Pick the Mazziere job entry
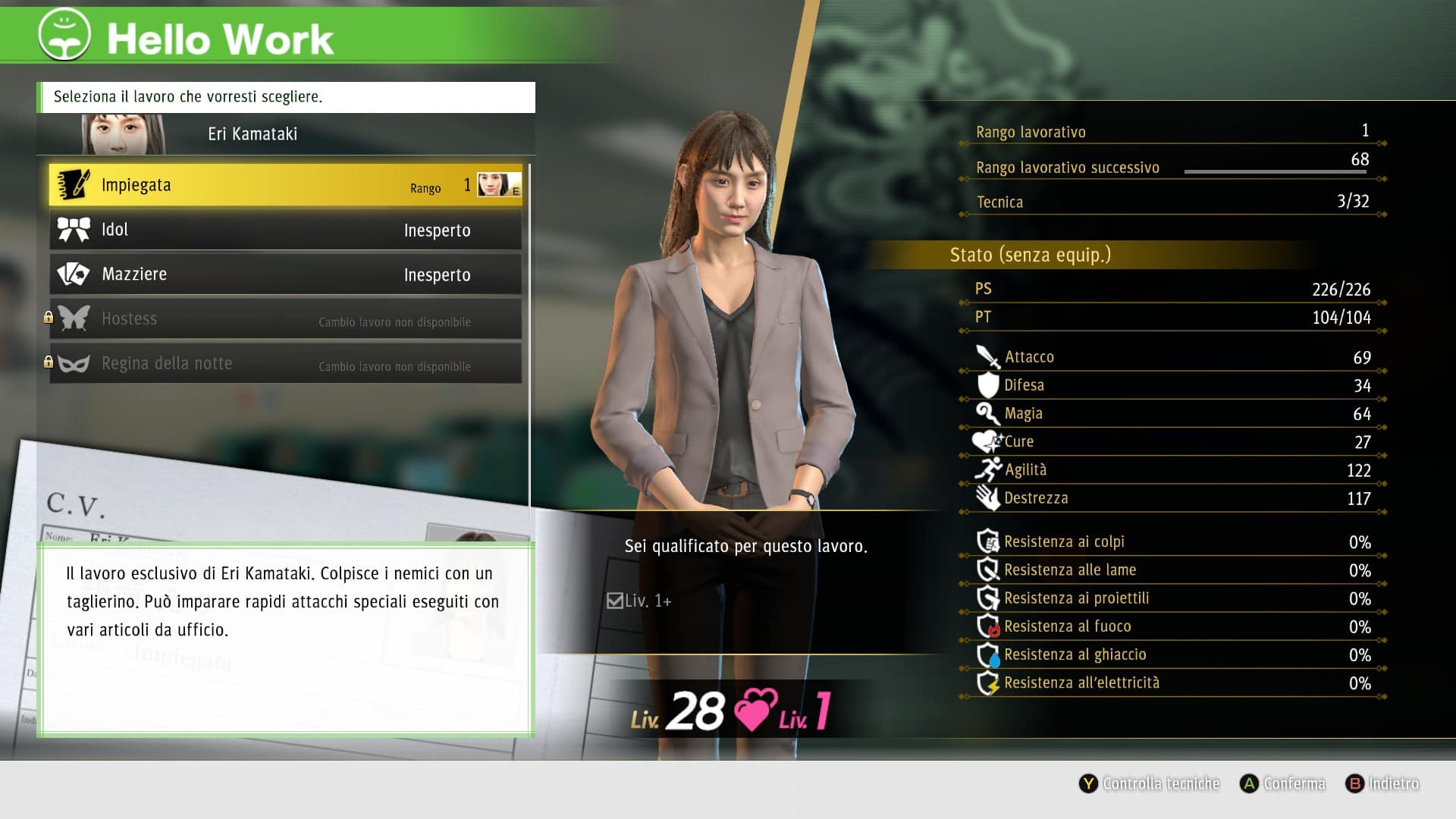1456x819 pixels. (x=285, y=275)
